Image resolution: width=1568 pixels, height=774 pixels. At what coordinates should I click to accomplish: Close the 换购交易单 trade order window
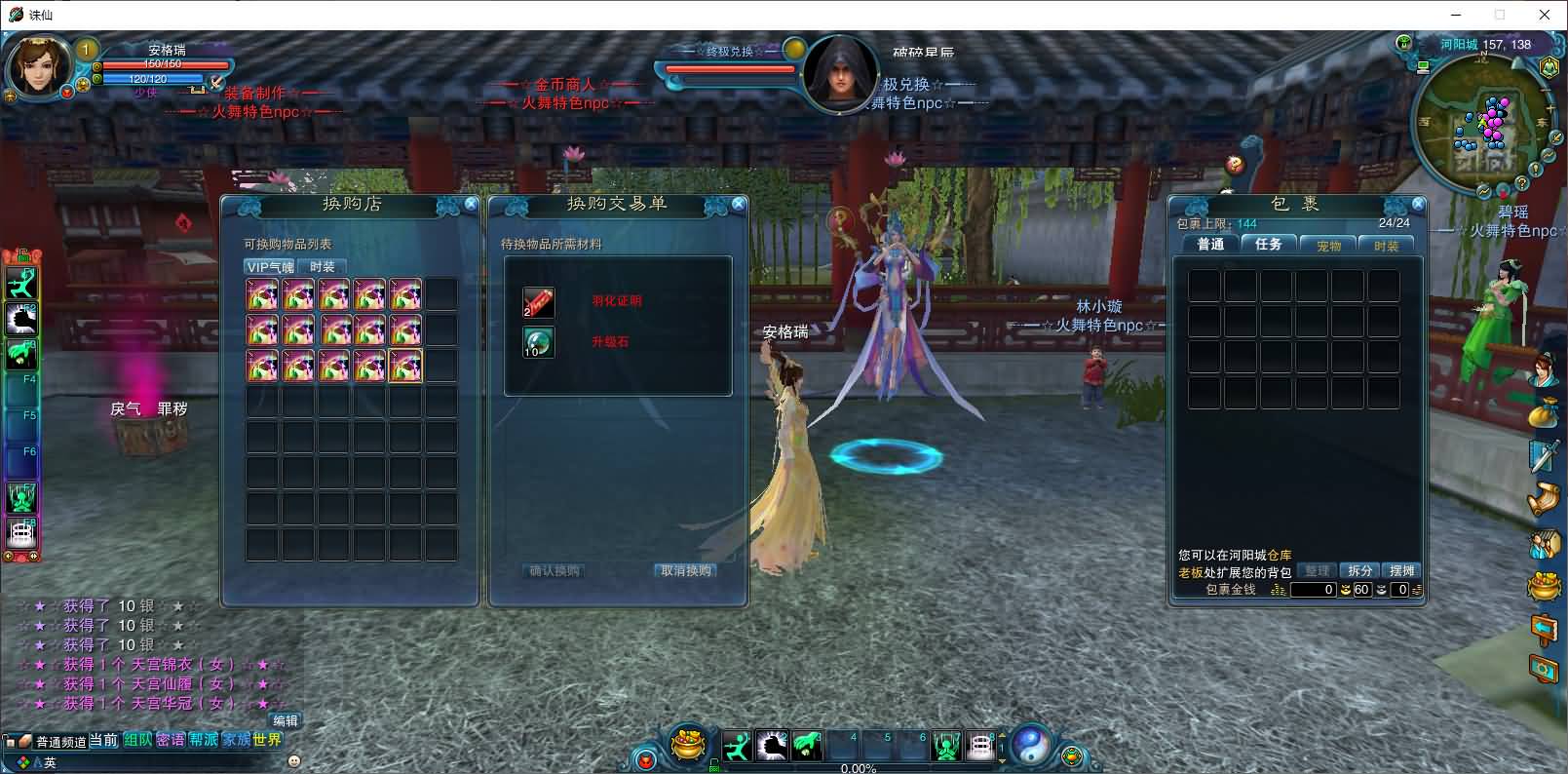739,204
